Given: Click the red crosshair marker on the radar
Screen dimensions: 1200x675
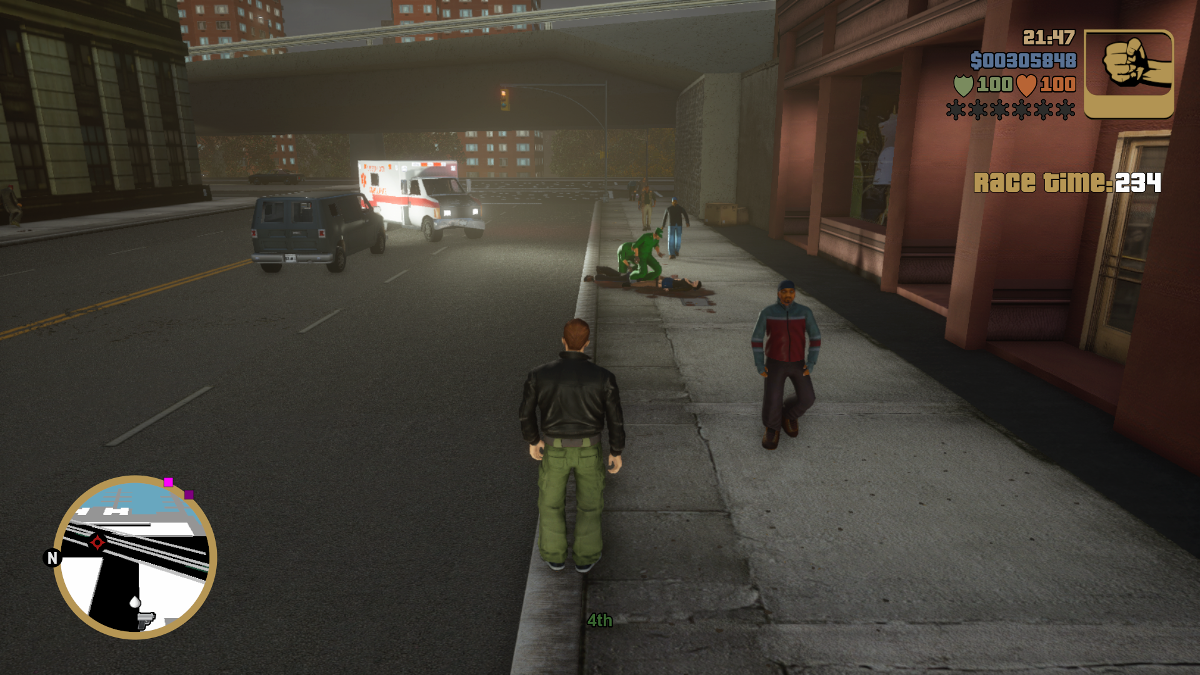Looking at the screenshot, I should (98, 542).
